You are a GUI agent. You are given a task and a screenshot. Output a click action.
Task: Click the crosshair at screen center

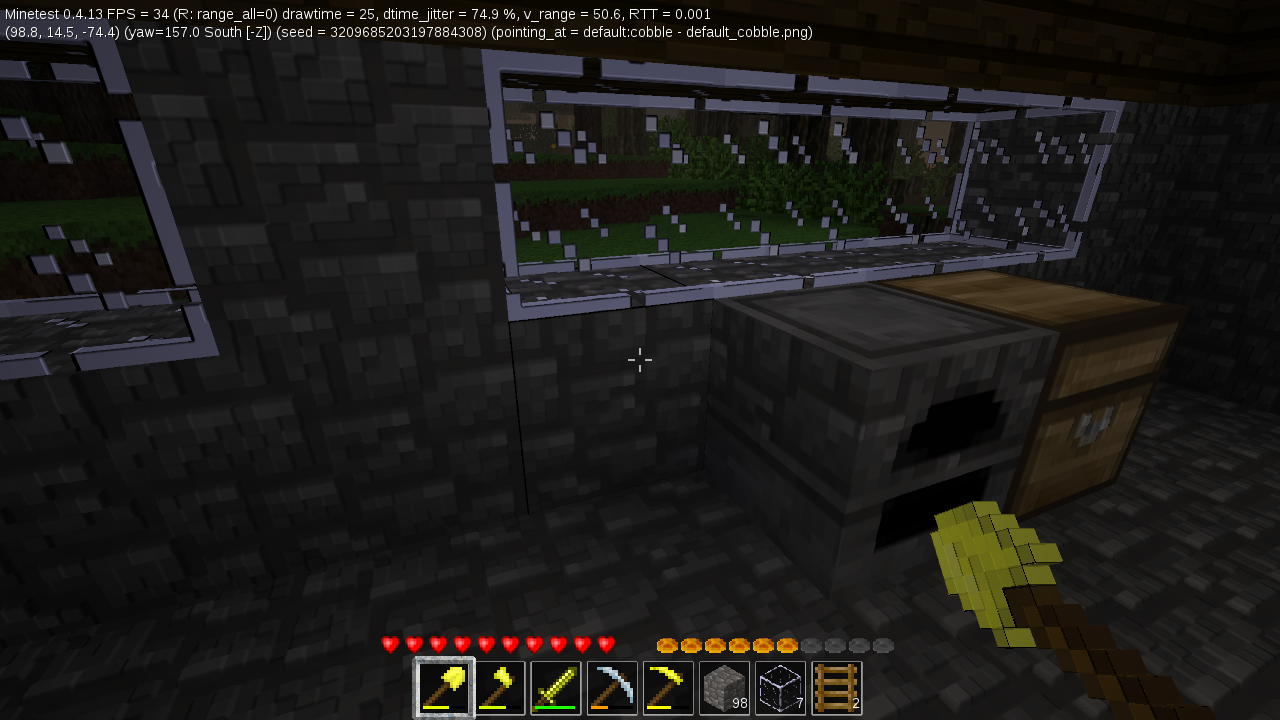click(x=640, y=360)
